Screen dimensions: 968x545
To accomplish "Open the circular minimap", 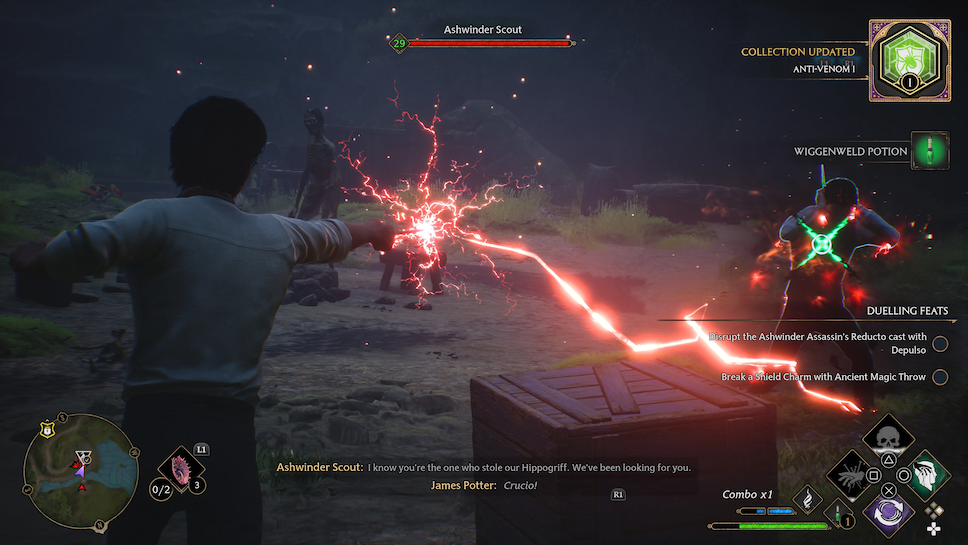I will tap(81, 472).
